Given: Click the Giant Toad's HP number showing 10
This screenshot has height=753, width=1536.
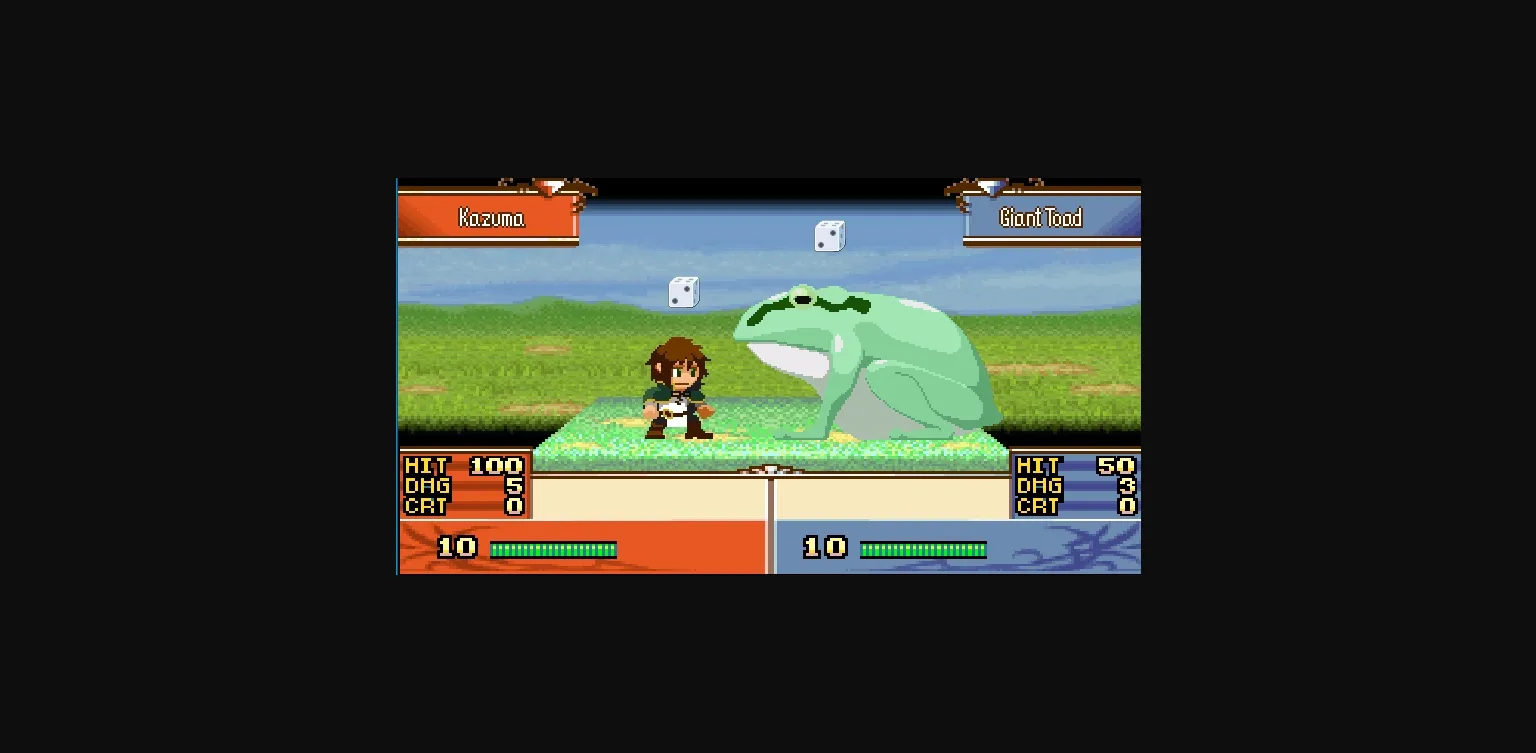Looking at the screenshot, I should coord(824,547).
